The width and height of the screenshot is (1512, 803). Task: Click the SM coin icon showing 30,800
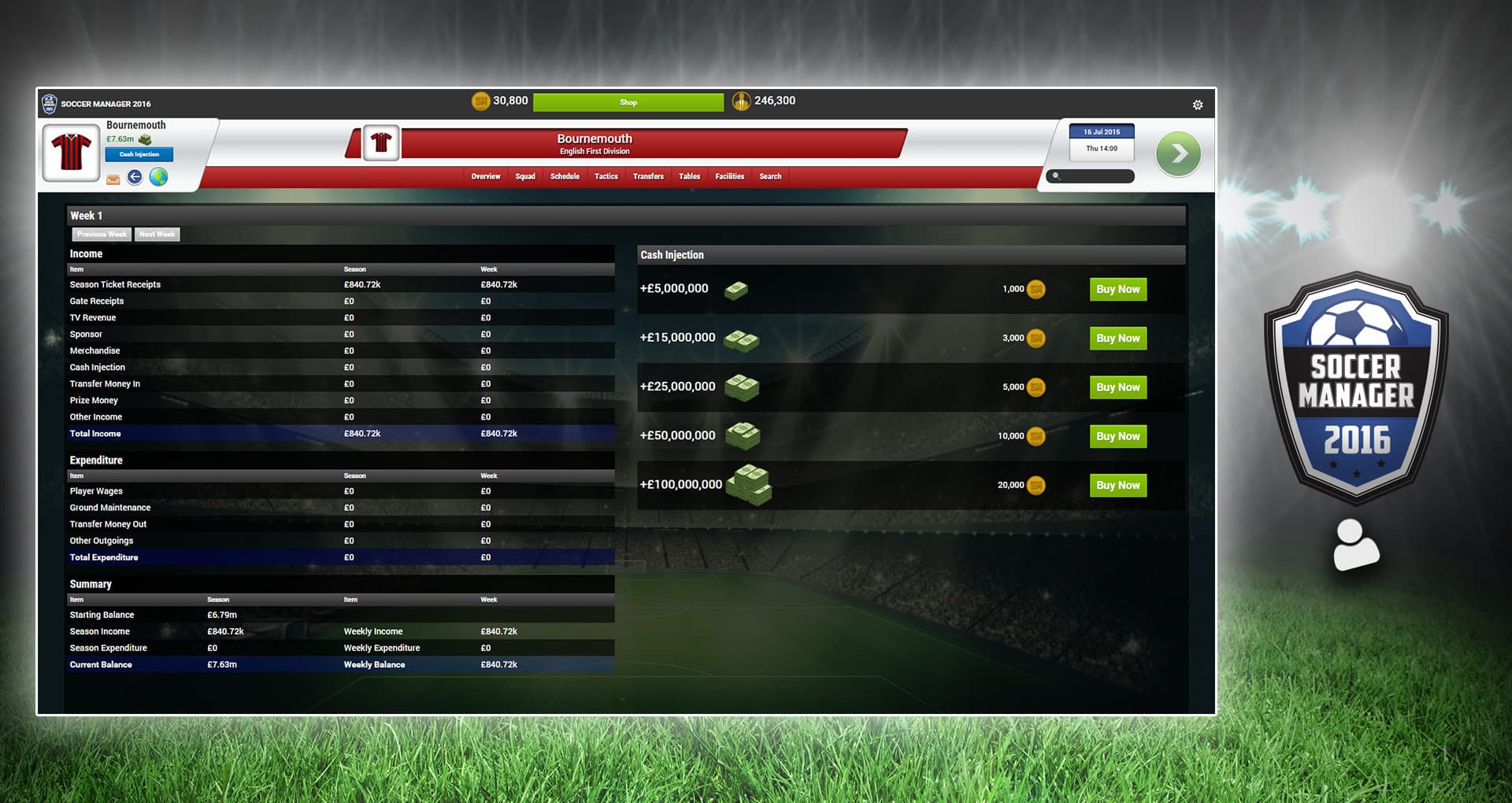coord(481,101)
